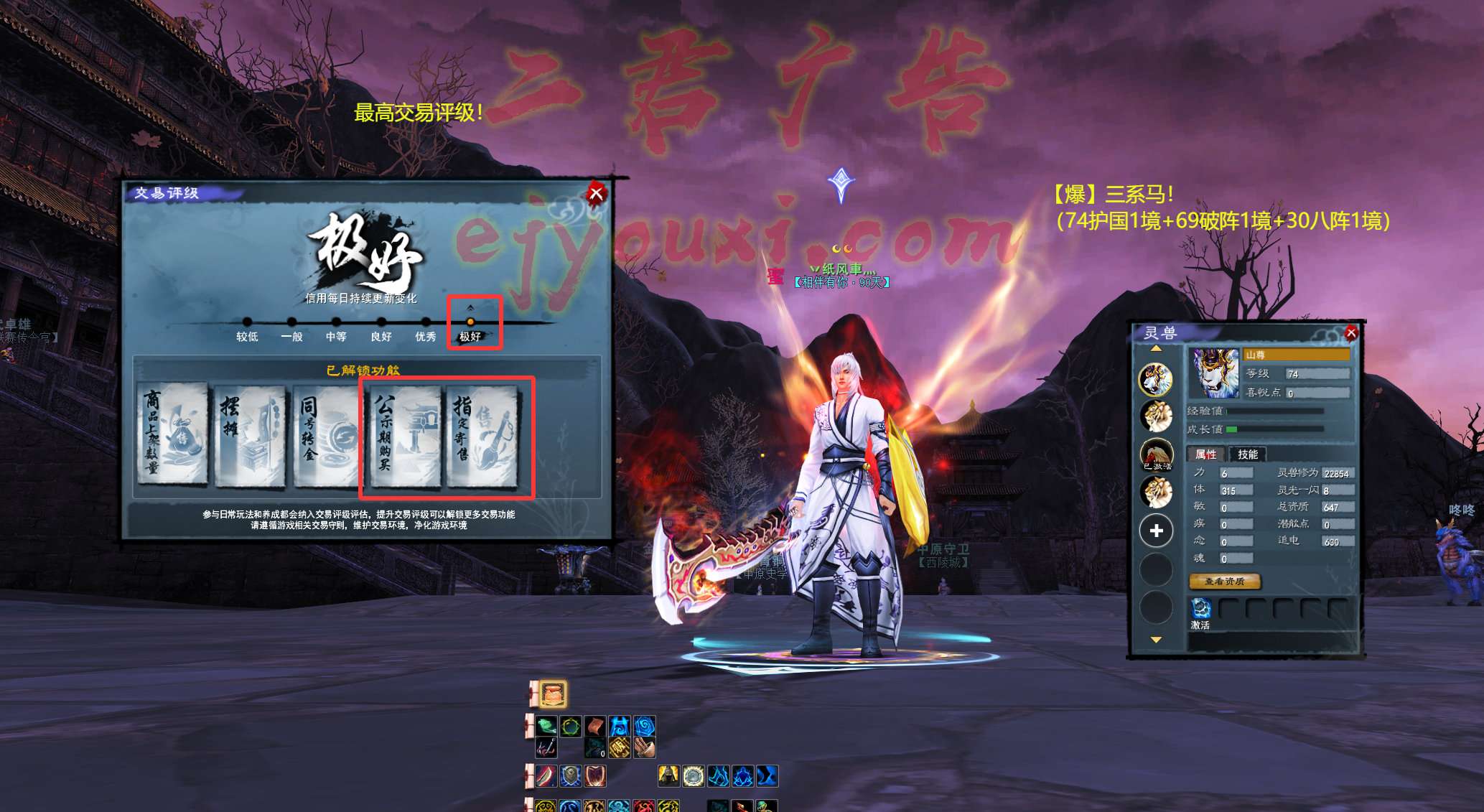Image resolution: width=1484 pixels, height=812 pixels.
Task: Activate the hooded golden figure skill
Action: pyautogui.click(x=668, y=776)
